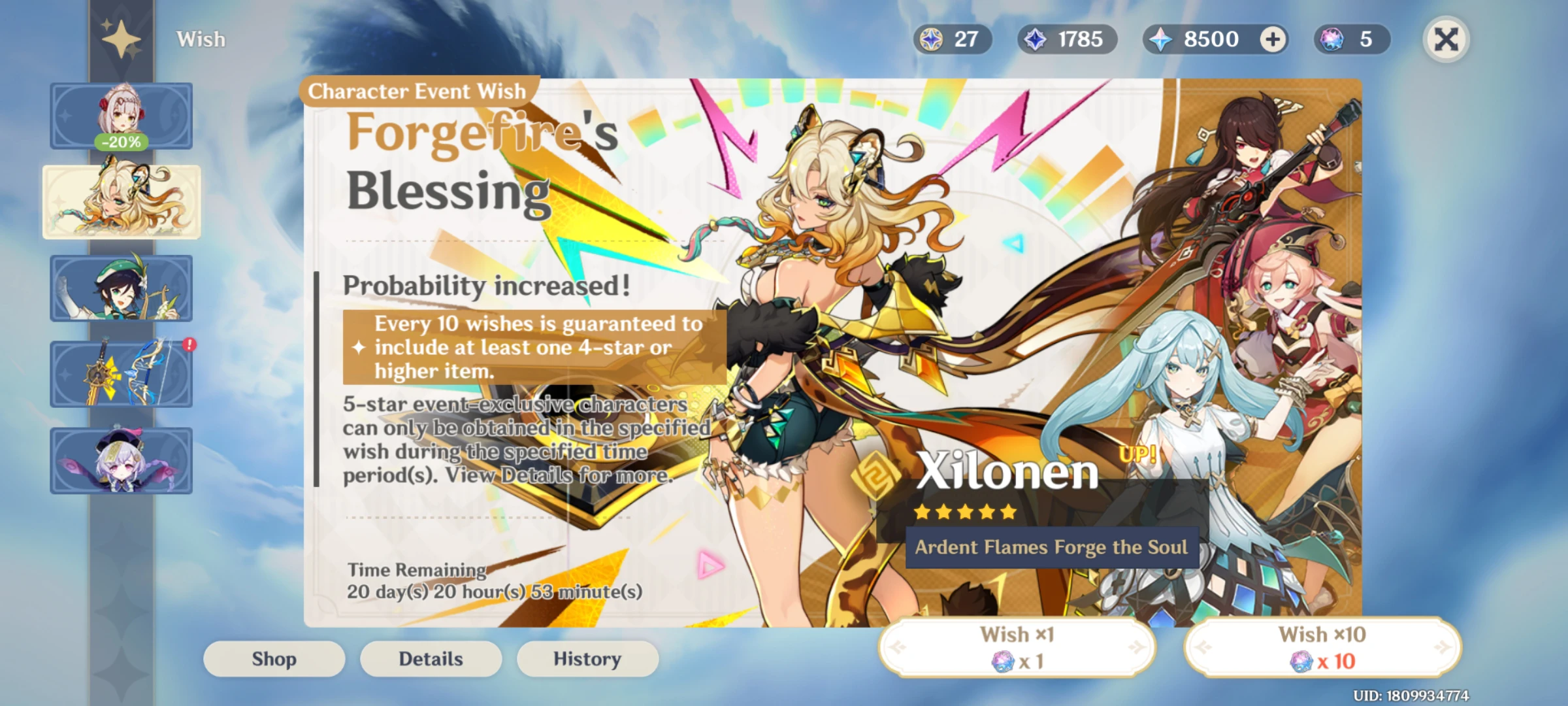Open the Shop from the wish screen

pos(274,658)
